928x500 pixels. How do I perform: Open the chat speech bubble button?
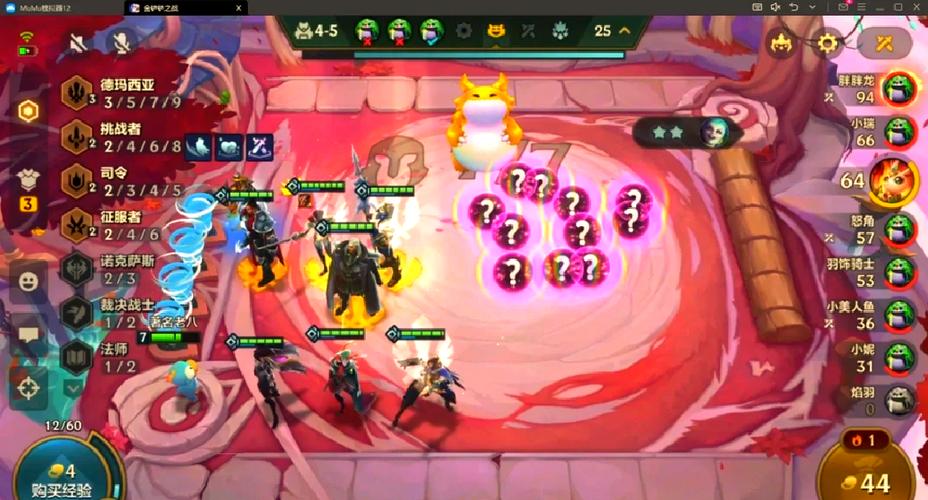(x=28, y=334)
